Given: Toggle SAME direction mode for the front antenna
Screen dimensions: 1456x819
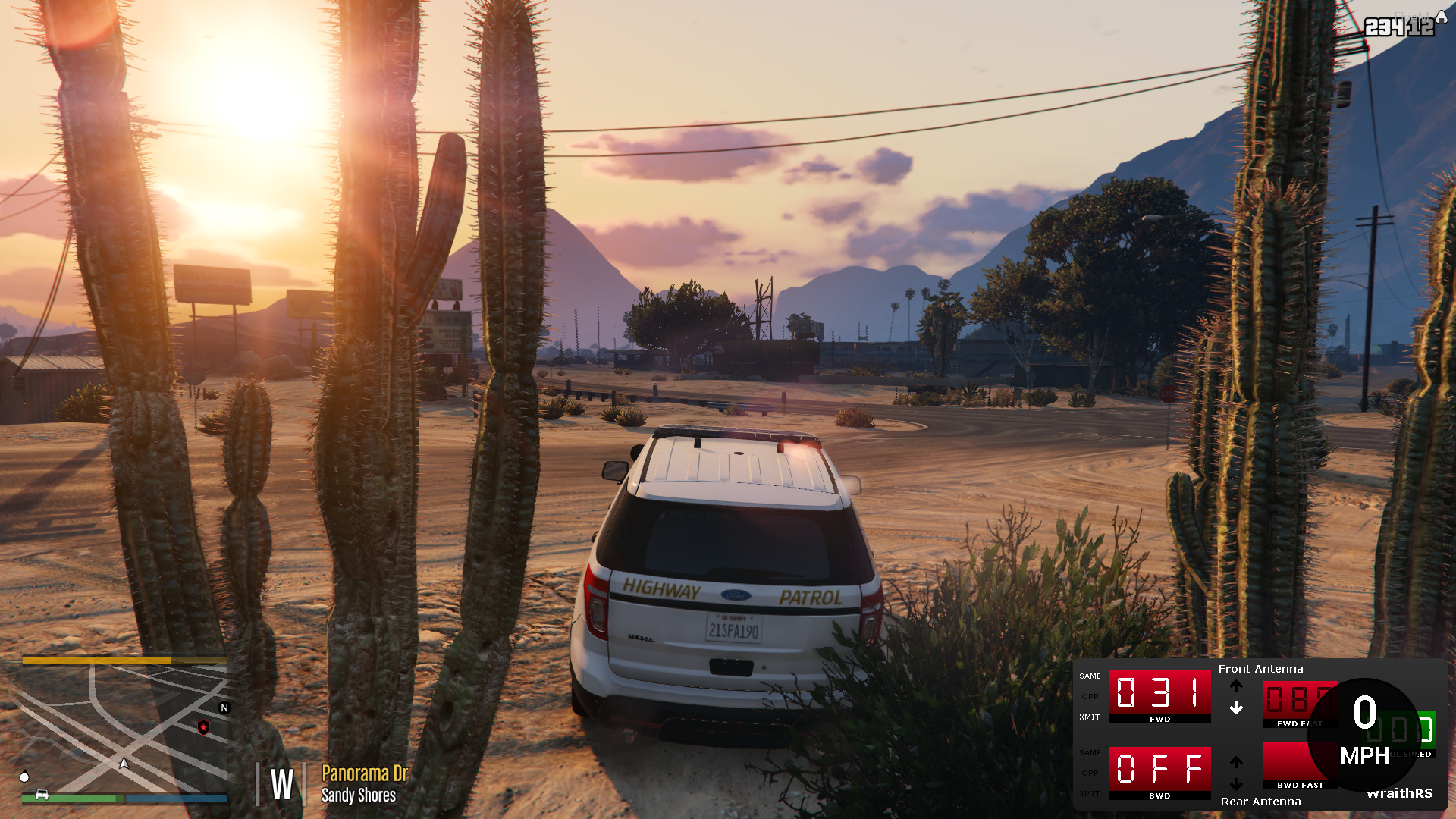Looking at the screenshot, I should click(1089, 676).
